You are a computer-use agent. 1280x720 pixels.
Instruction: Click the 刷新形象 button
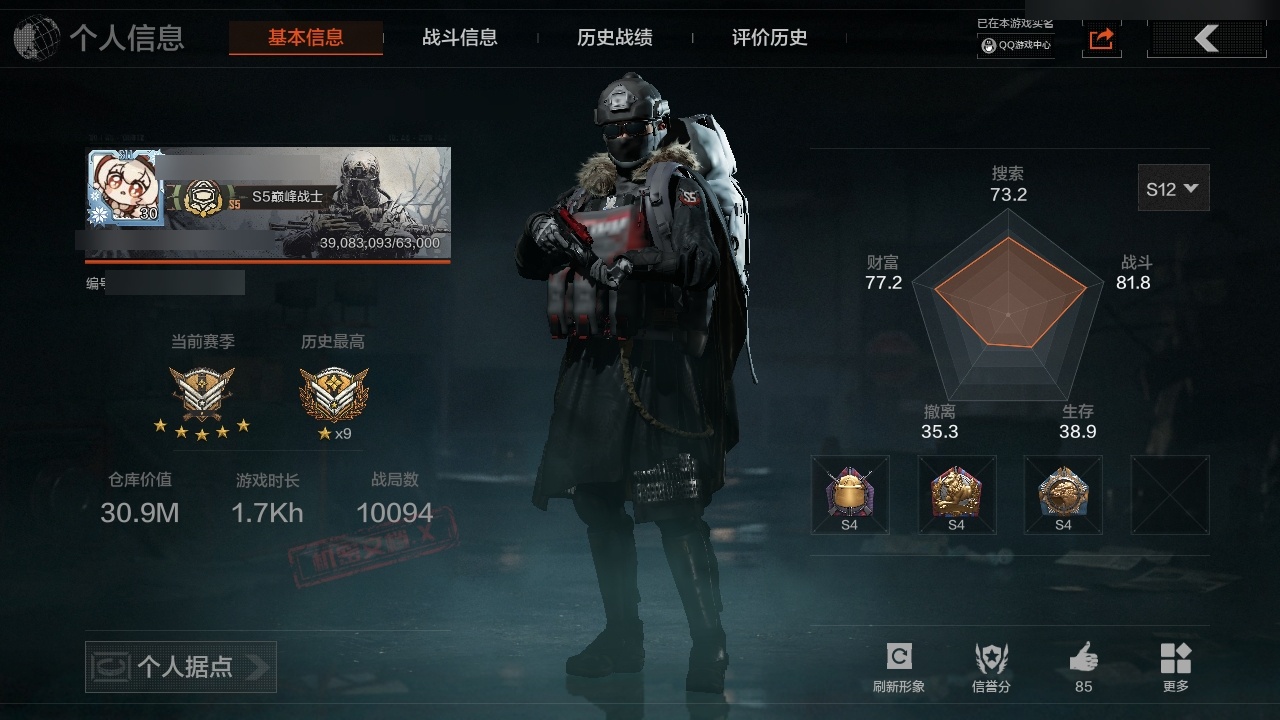898,667
